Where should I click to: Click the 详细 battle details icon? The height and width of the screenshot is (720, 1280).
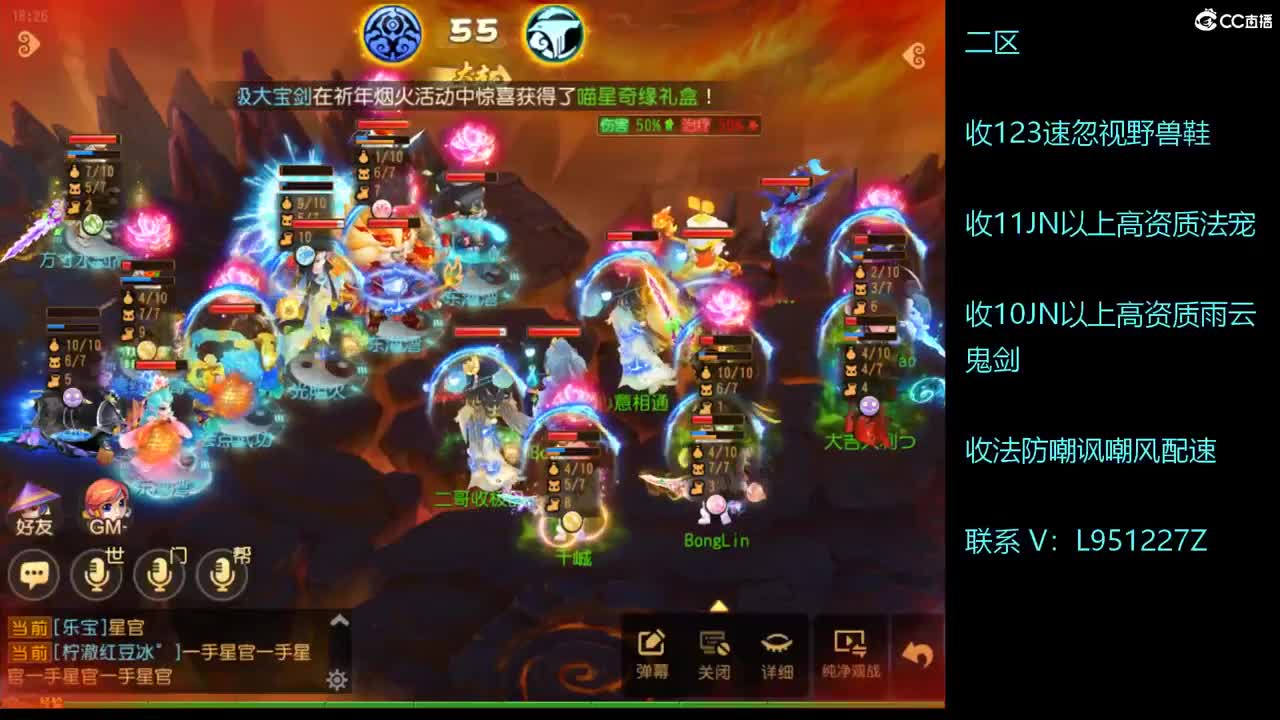coord(775,645)
